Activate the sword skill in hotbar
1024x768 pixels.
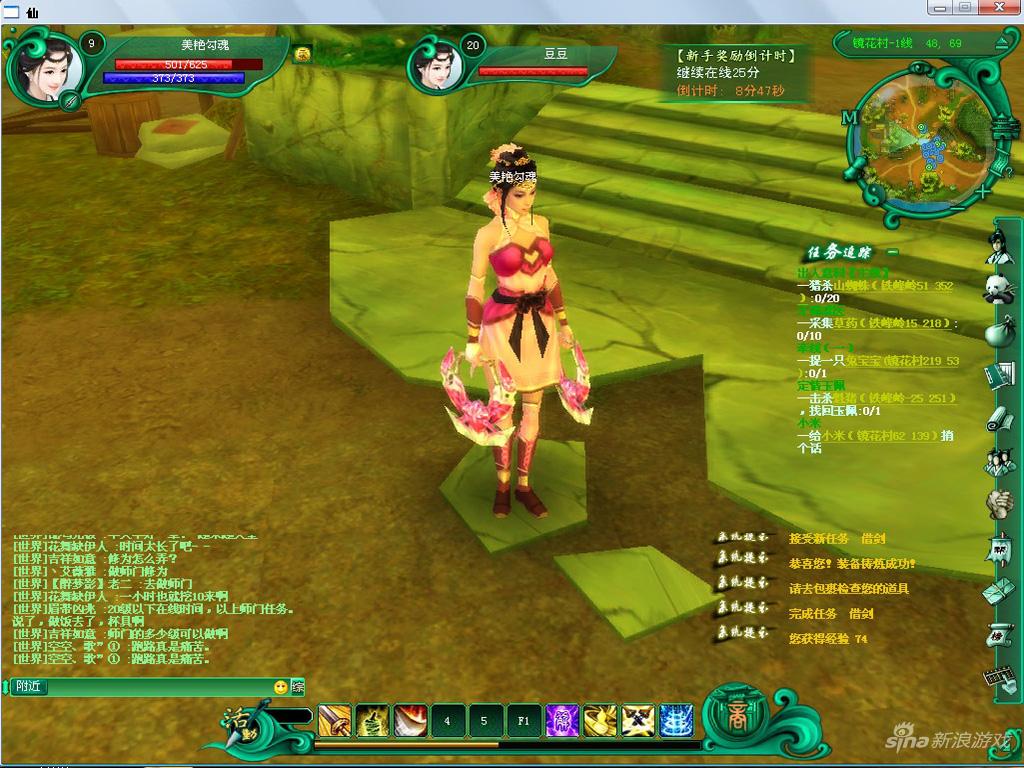click(334, 720)
